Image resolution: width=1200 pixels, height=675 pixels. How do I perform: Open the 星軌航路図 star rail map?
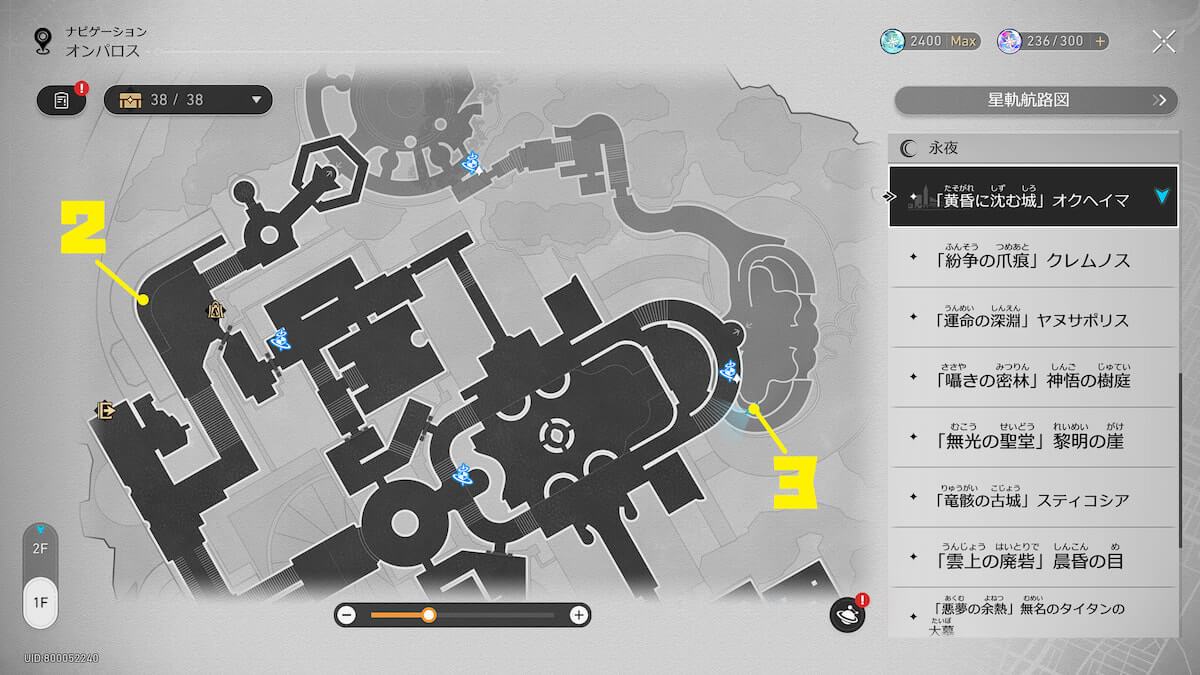[x=1035, y=100]
